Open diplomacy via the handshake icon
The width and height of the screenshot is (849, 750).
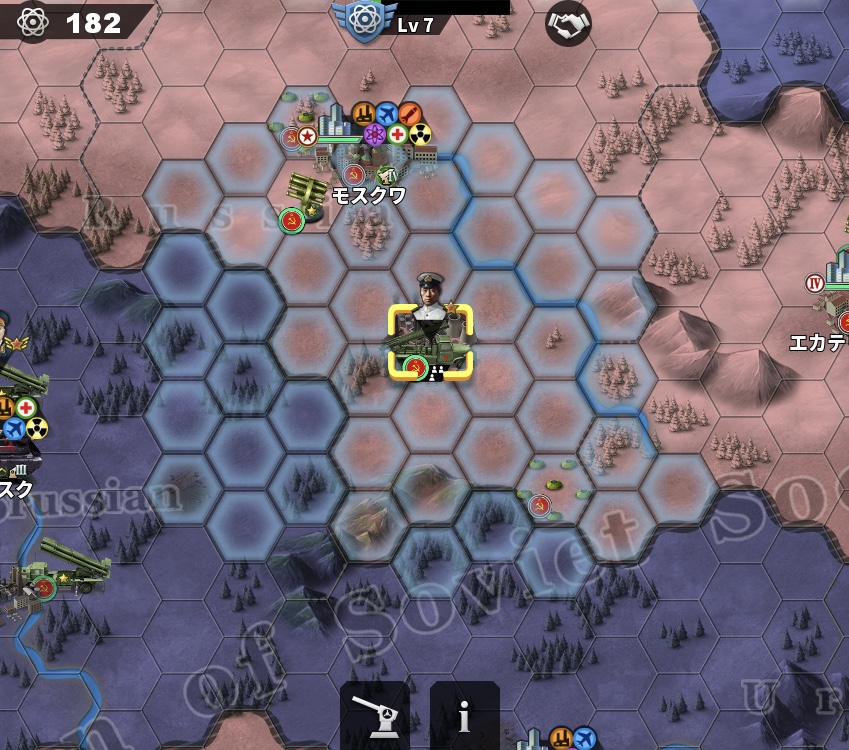click(568, 23)
